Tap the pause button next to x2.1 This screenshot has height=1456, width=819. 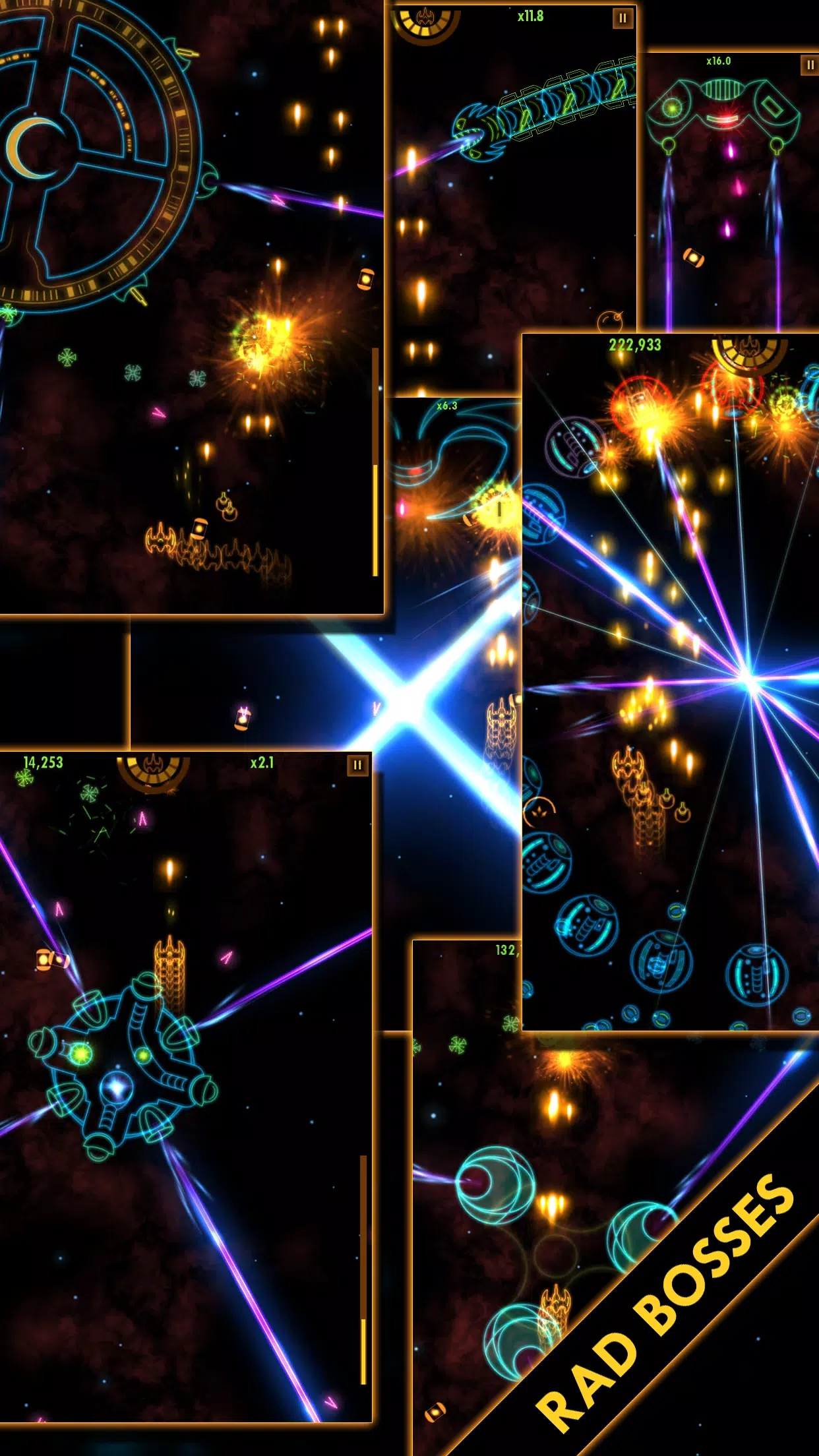357,765
